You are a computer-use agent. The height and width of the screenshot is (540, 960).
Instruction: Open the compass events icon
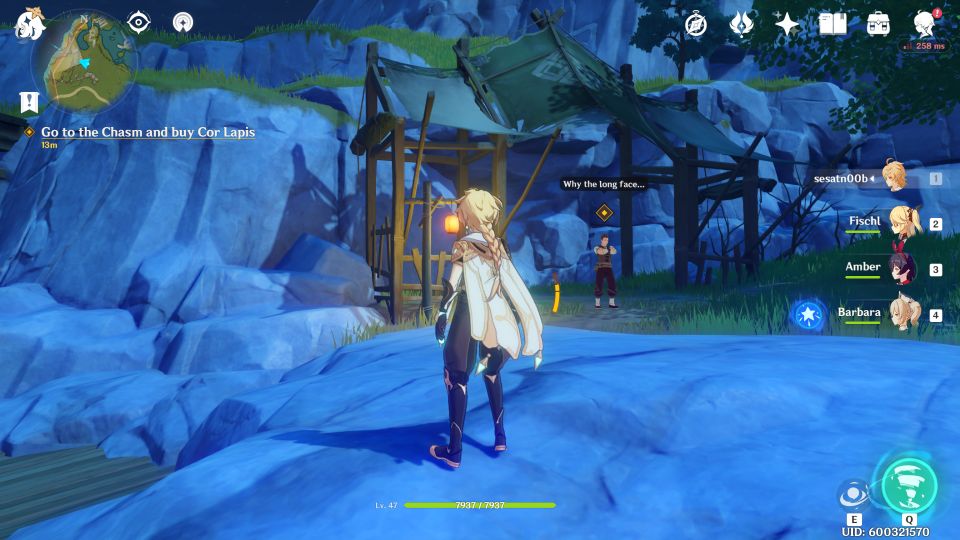tap(696, 24)
